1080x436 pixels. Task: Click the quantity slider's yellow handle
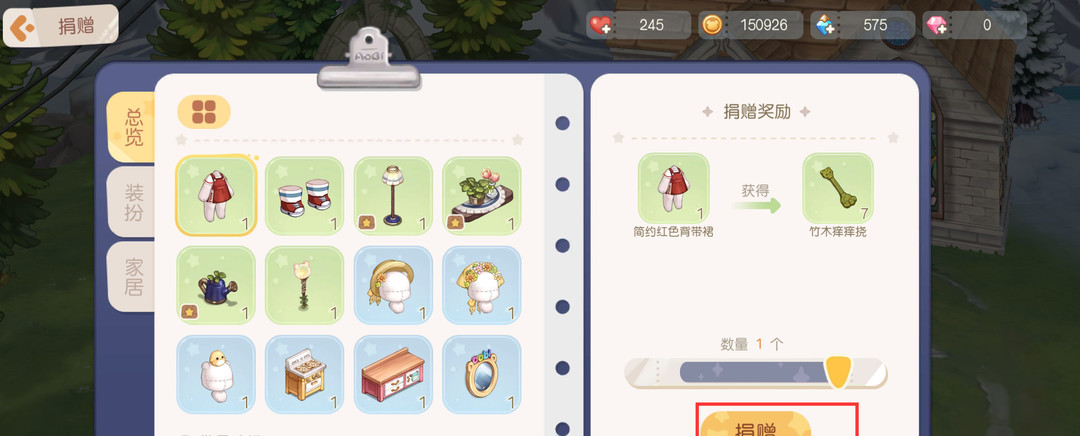[838, 372]
